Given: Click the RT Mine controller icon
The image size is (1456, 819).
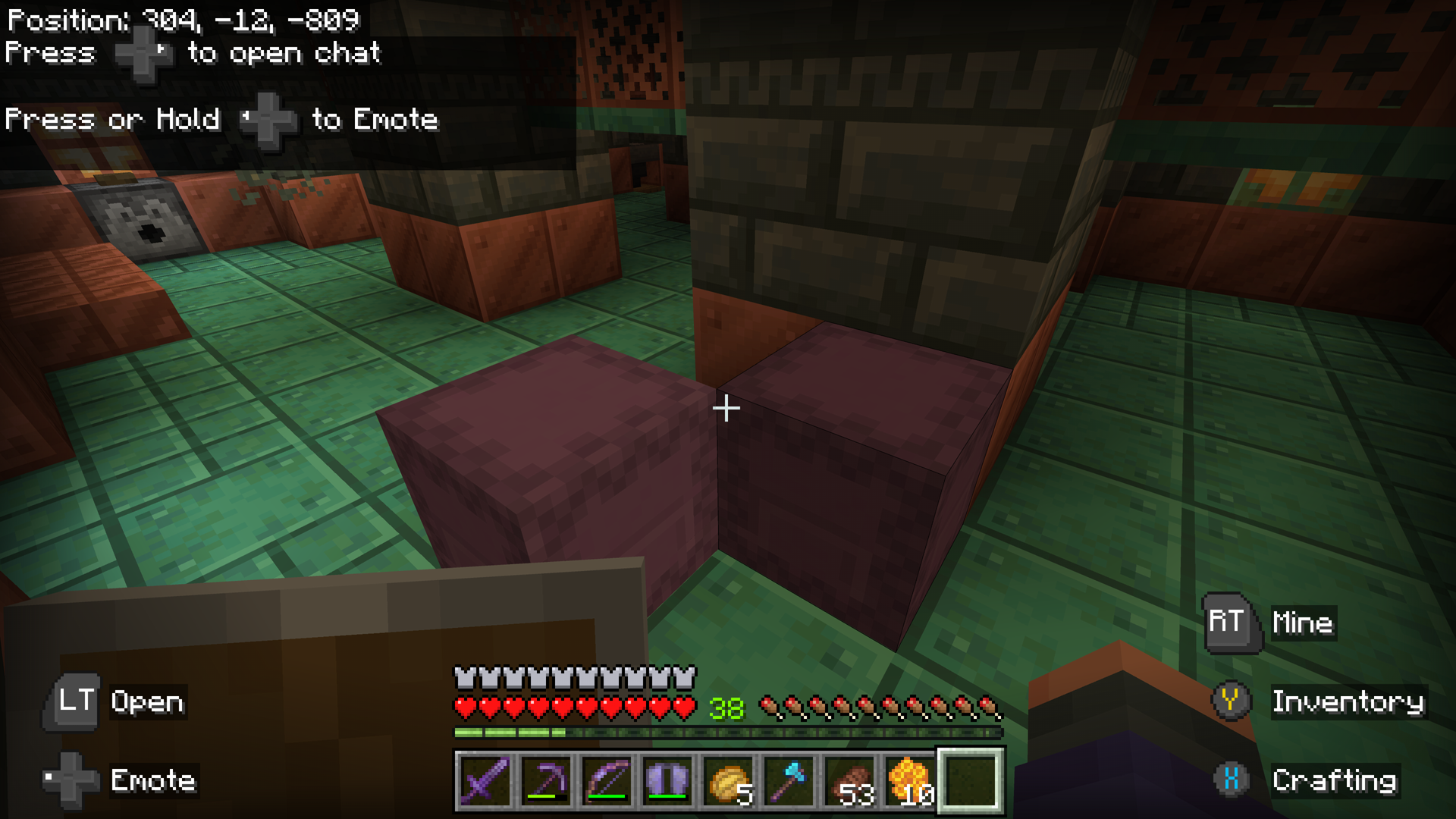Looking at the screenshot, I should 1228,623.
